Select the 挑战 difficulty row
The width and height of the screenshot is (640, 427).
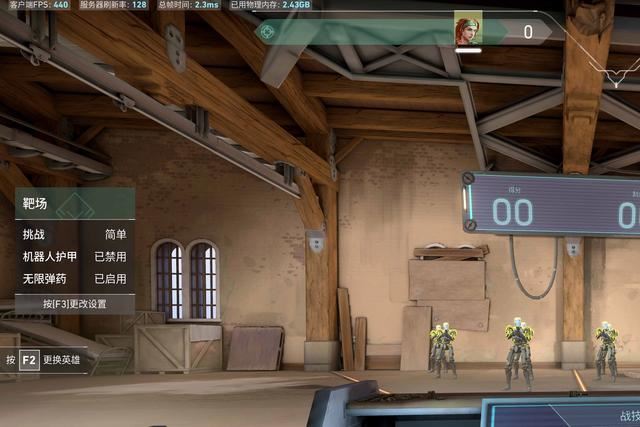click(74, 234)
